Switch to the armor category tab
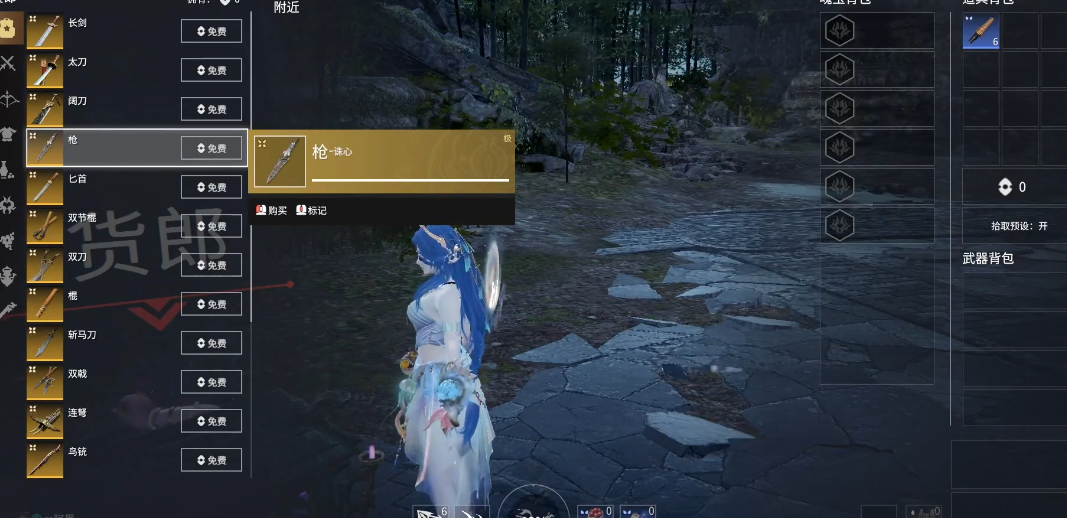This screenshot has height=518, width=1067. [9, 134]
